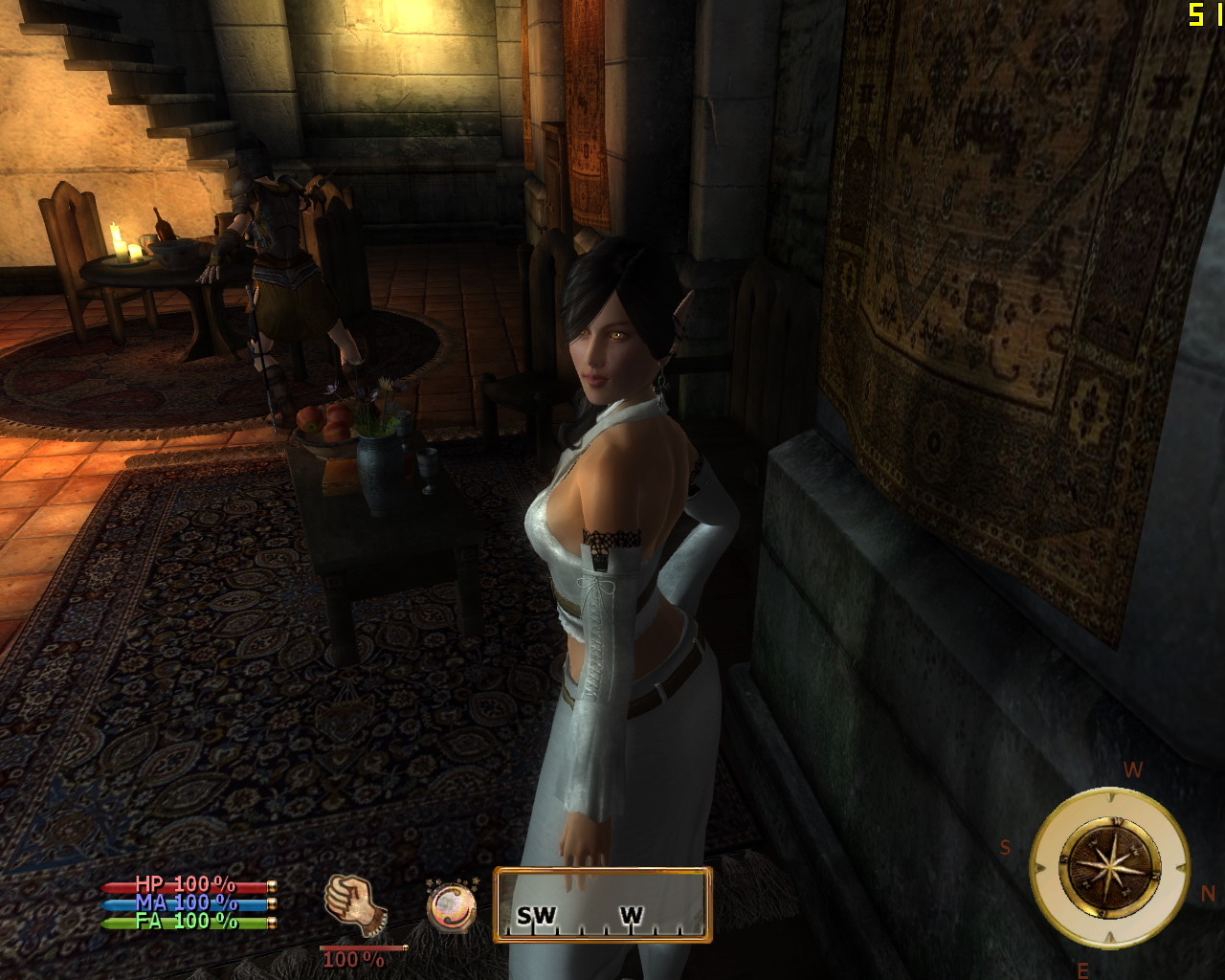The height and width of the screenshot is (980, 1225).
Task: Open the round golden compass rose
Action: [1109, 867]
